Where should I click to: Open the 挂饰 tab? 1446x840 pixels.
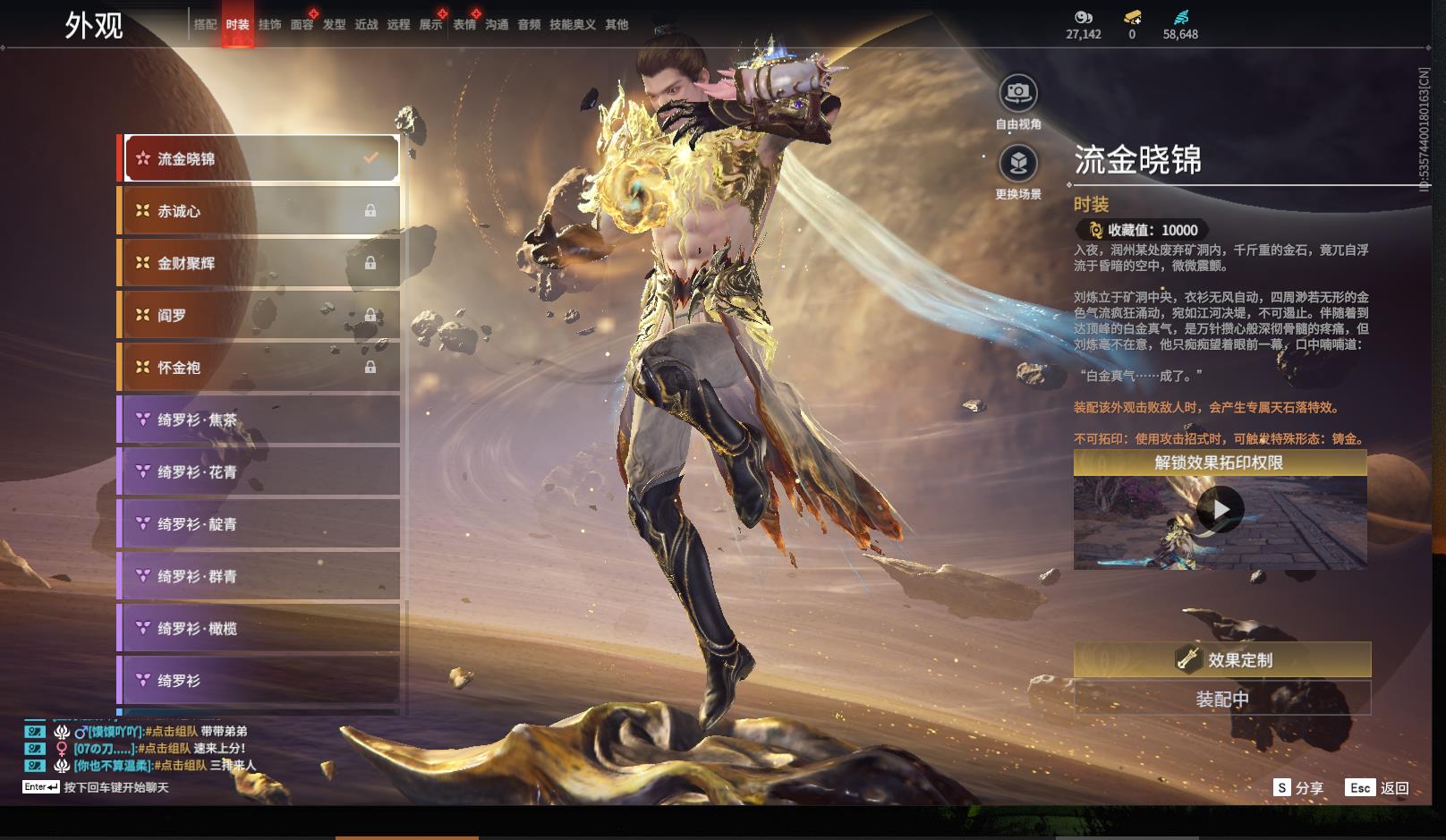click(x=269, y=25)
